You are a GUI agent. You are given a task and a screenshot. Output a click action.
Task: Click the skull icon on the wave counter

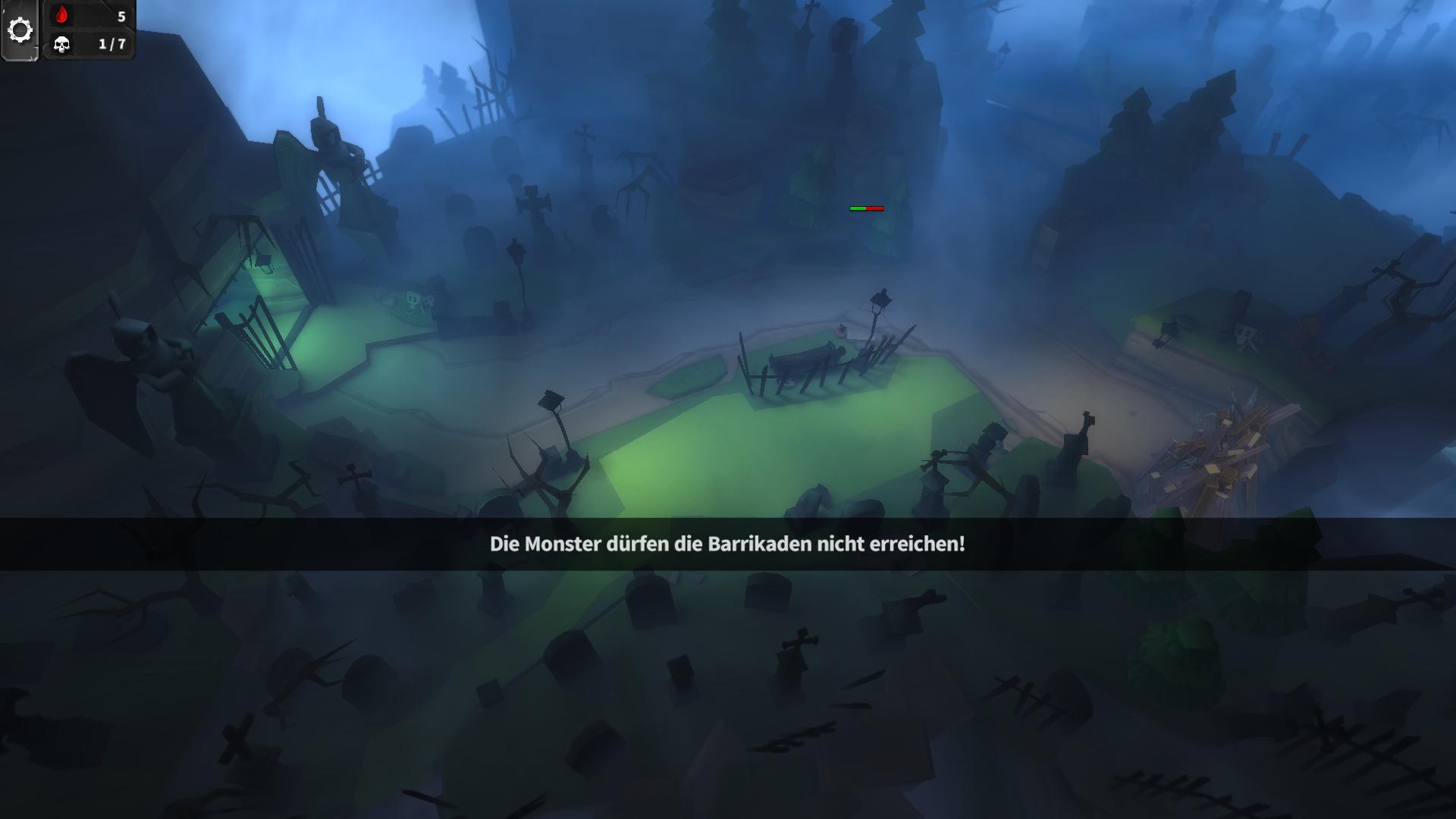(61, 45)
